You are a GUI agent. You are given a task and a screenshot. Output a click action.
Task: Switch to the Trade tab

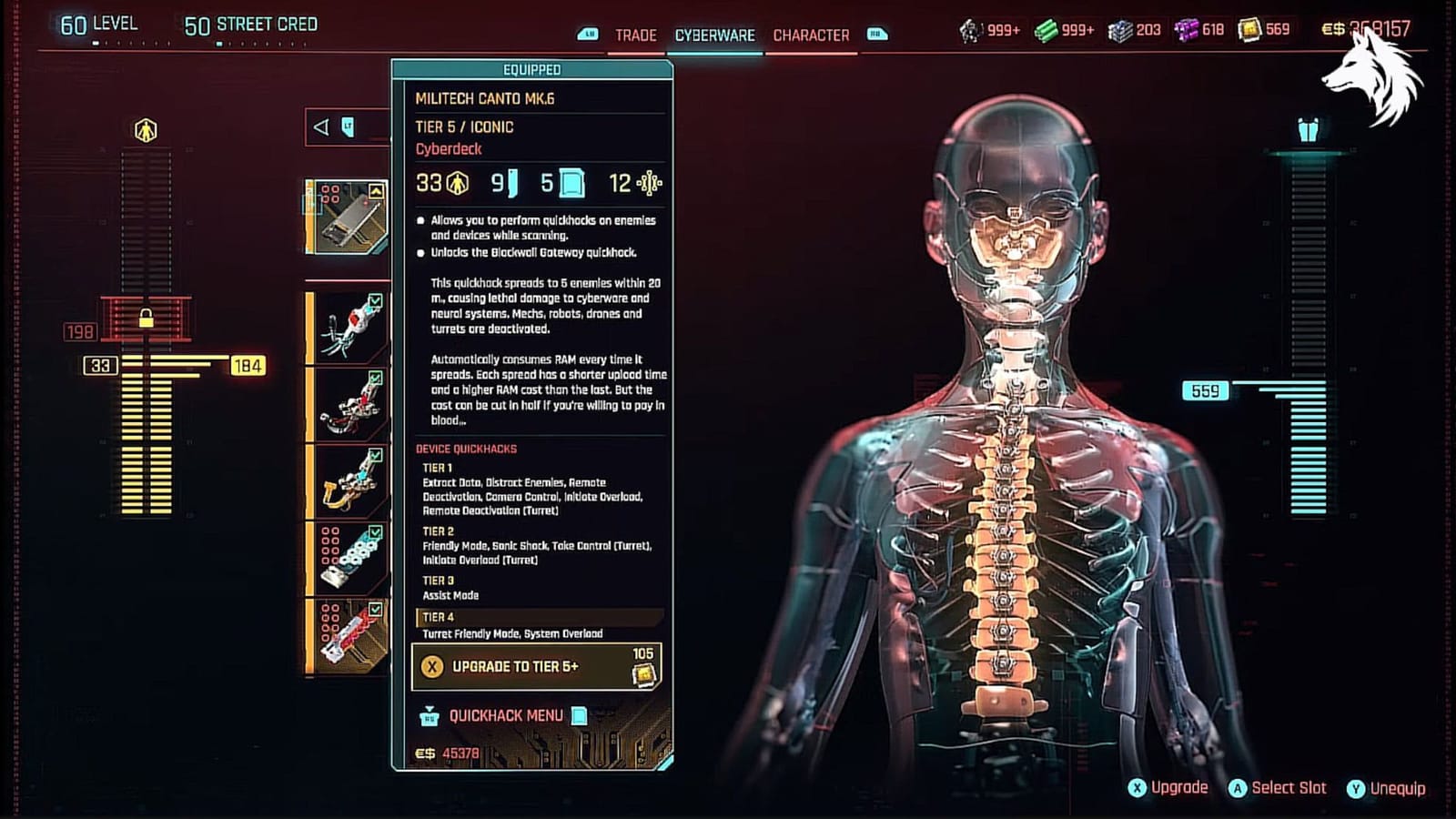pyautogui.click(x=637, y=35)
